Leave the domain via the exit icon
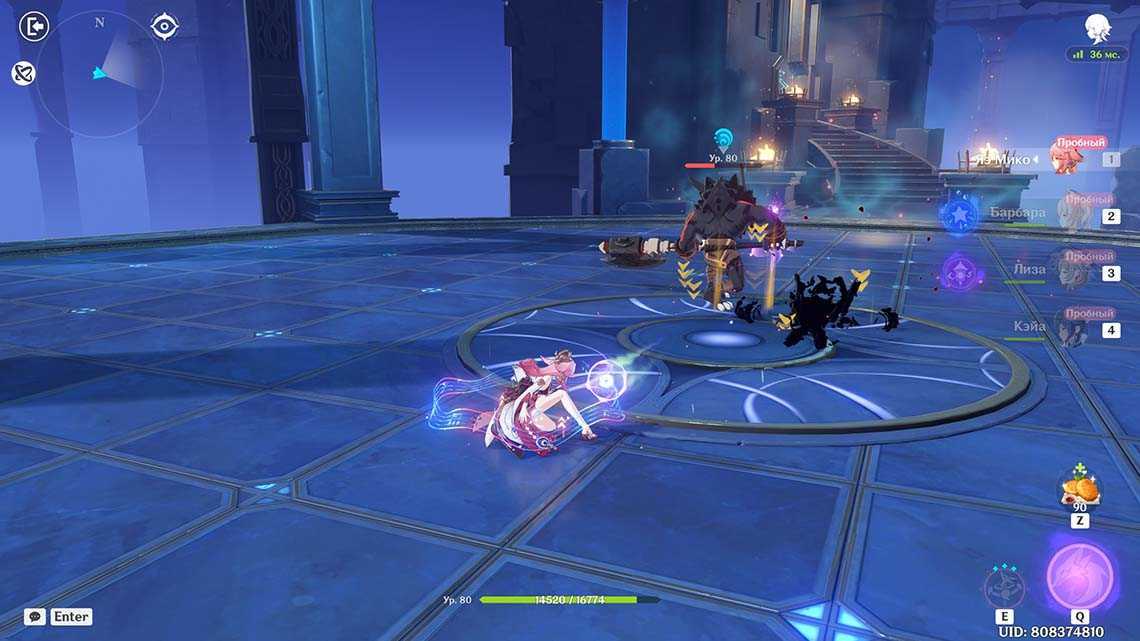Screen dimensions: 1140x641 [x=34, y=26]
